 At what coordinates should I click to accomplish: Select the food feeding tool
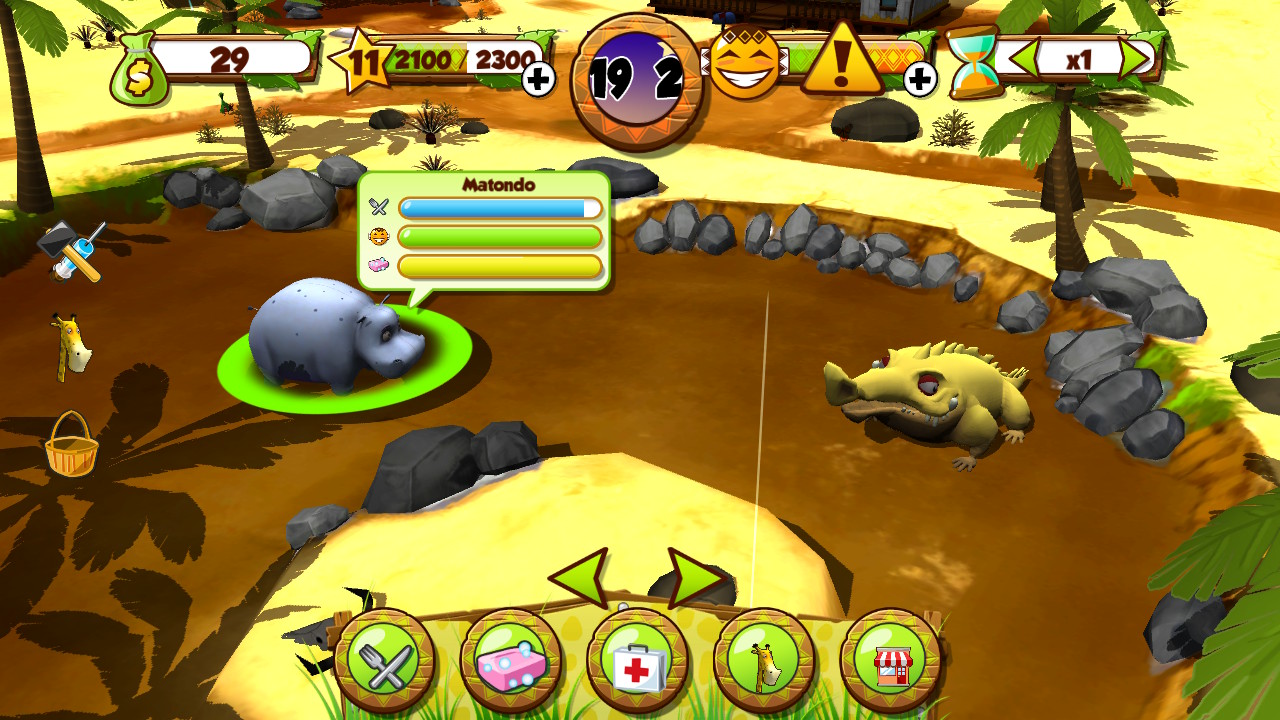coord(387,661)
